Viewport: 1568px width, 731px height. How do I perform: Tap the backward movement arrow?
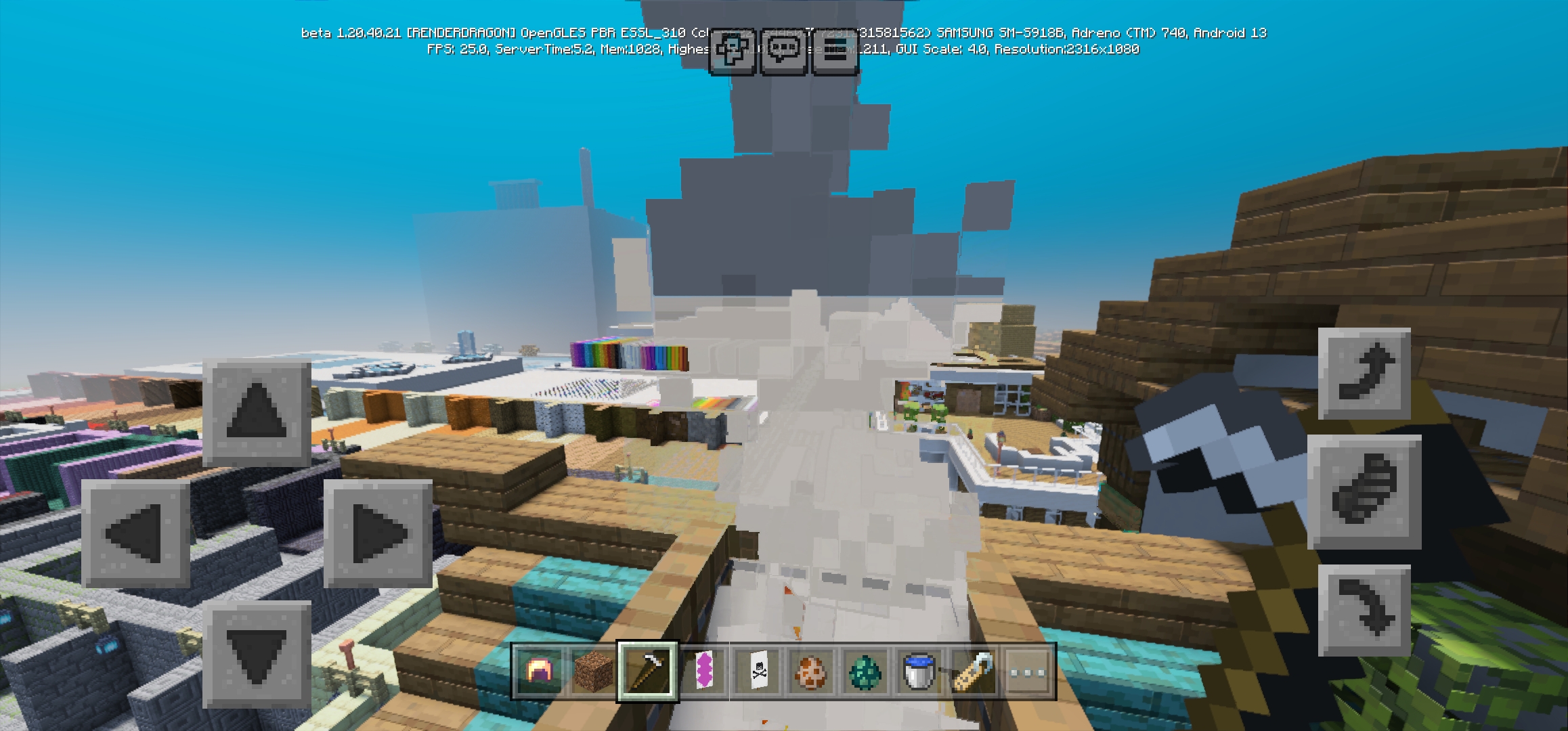(x=257, y=655)
